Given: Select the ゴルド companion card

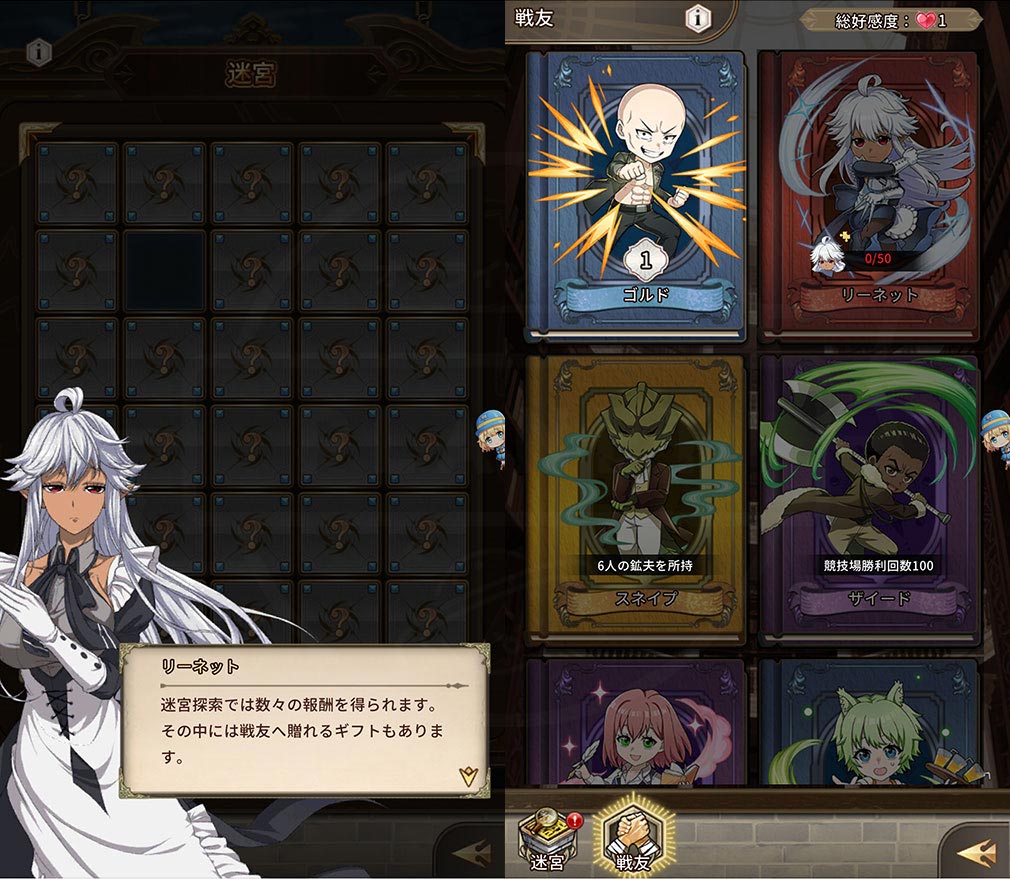Looking at the screenshot, I should coord(635,193).
